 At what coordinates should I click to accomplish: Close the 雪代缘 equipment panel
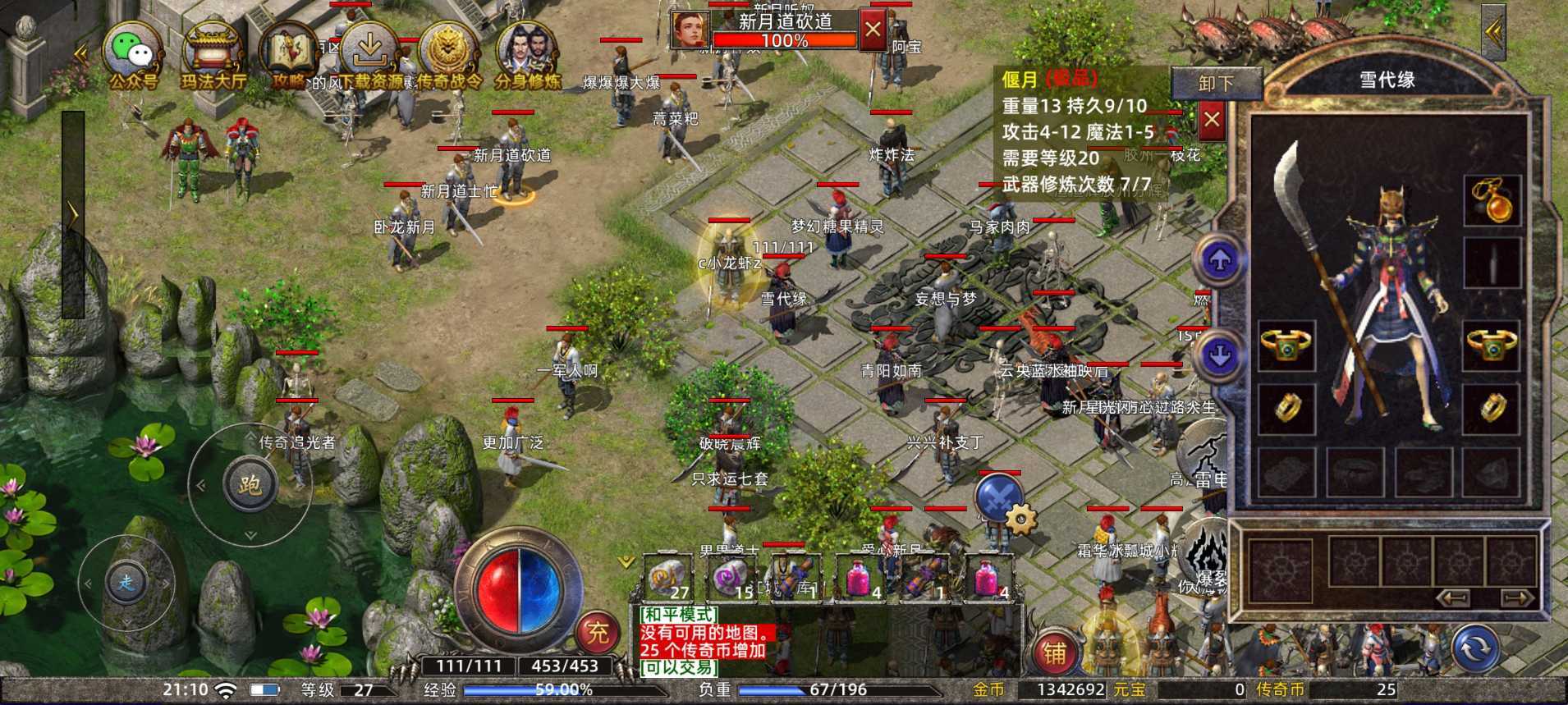(1211, 121)
